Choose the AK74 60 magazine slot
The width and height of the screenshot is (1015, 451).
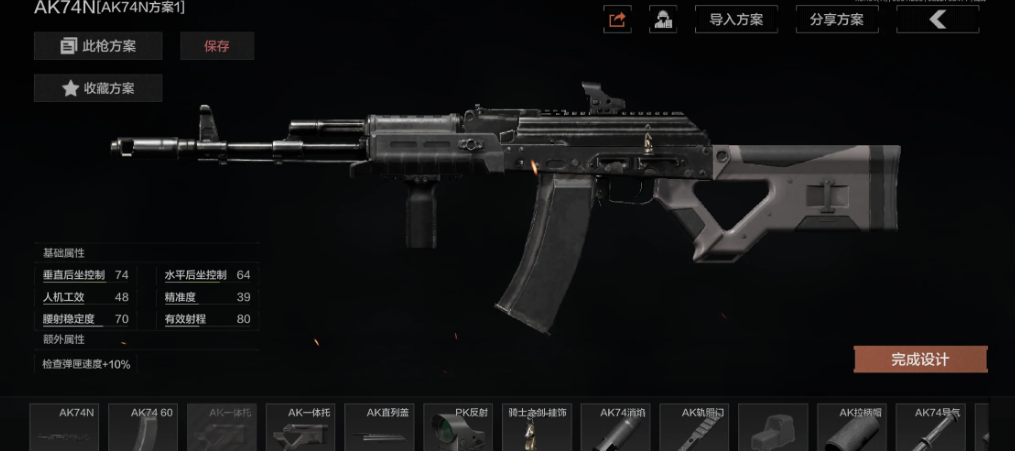point(142,427)
